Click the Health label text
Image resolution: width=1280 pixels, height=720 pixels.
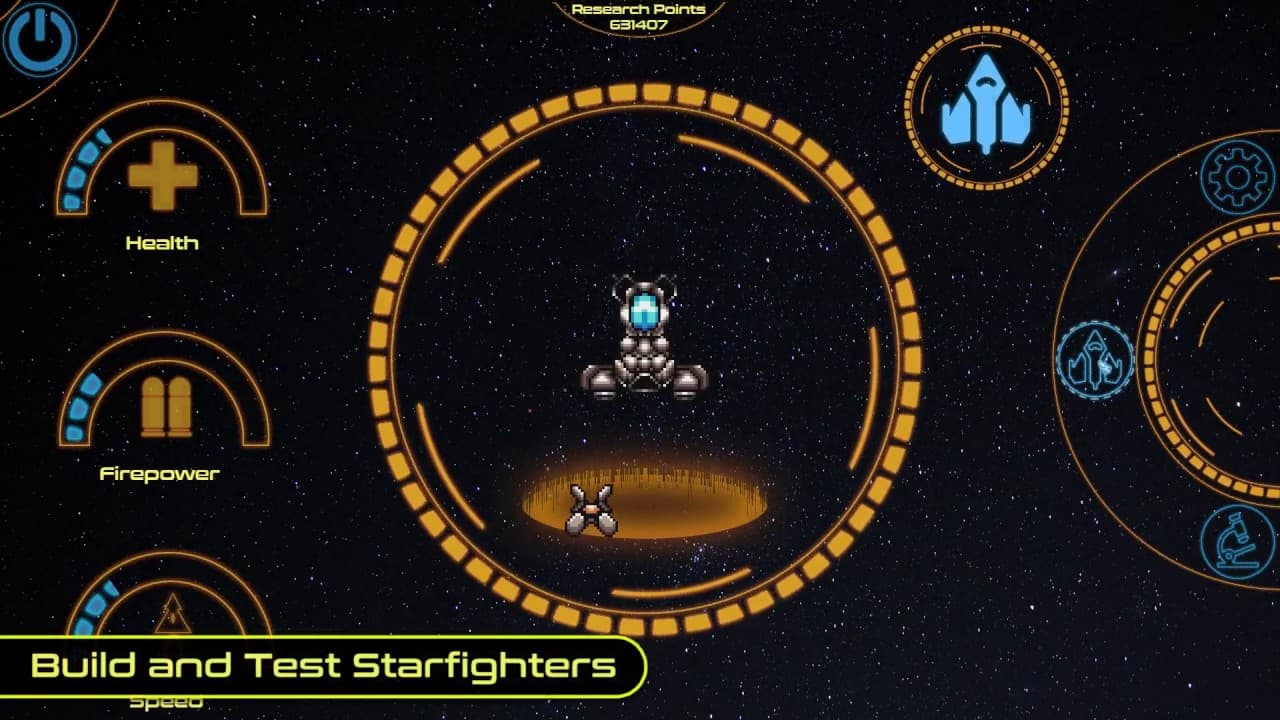(x=161, y=242)
